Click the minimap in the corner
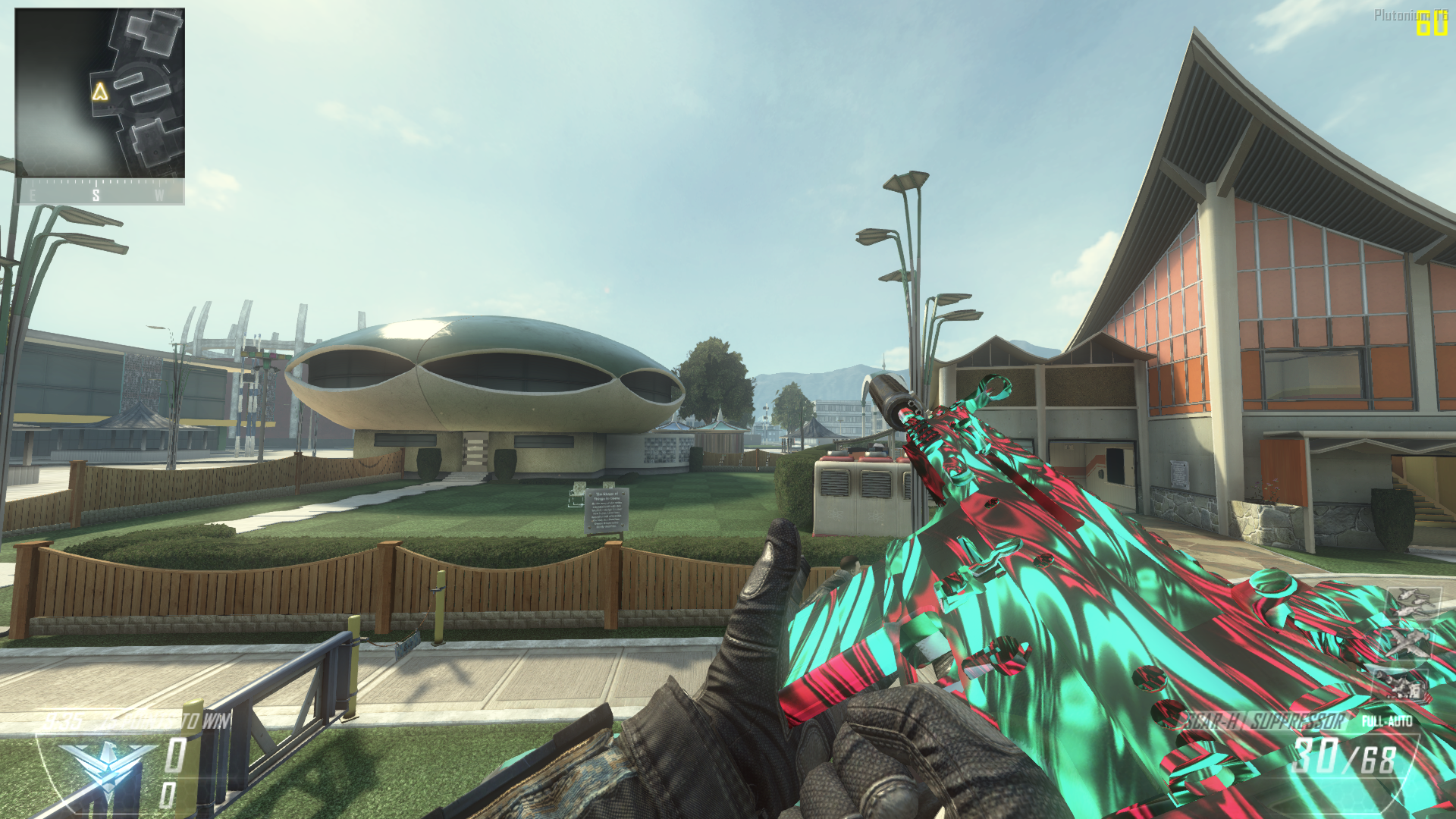1456x819 pixels. point(99,93)
